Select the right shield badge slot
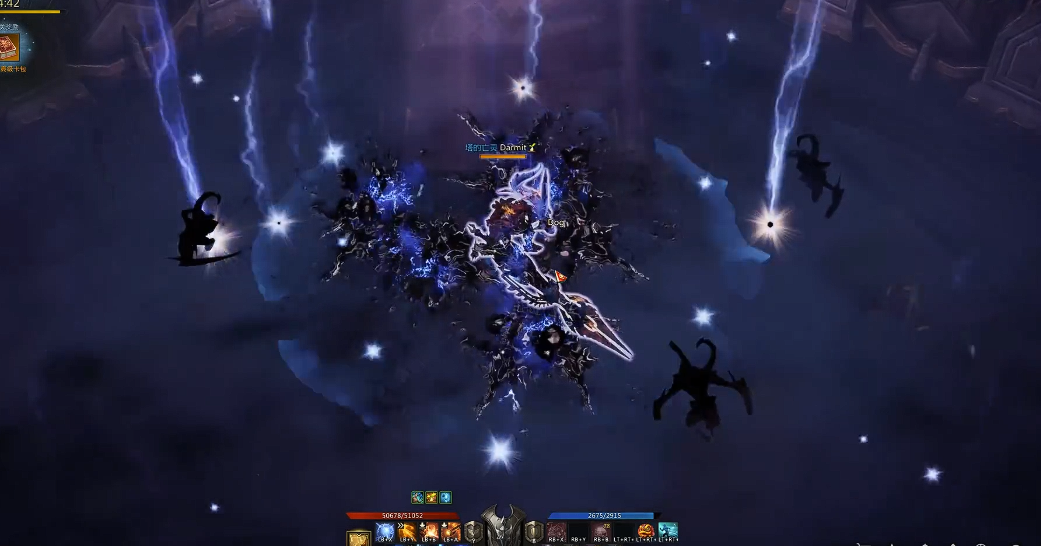 (533, 531)
